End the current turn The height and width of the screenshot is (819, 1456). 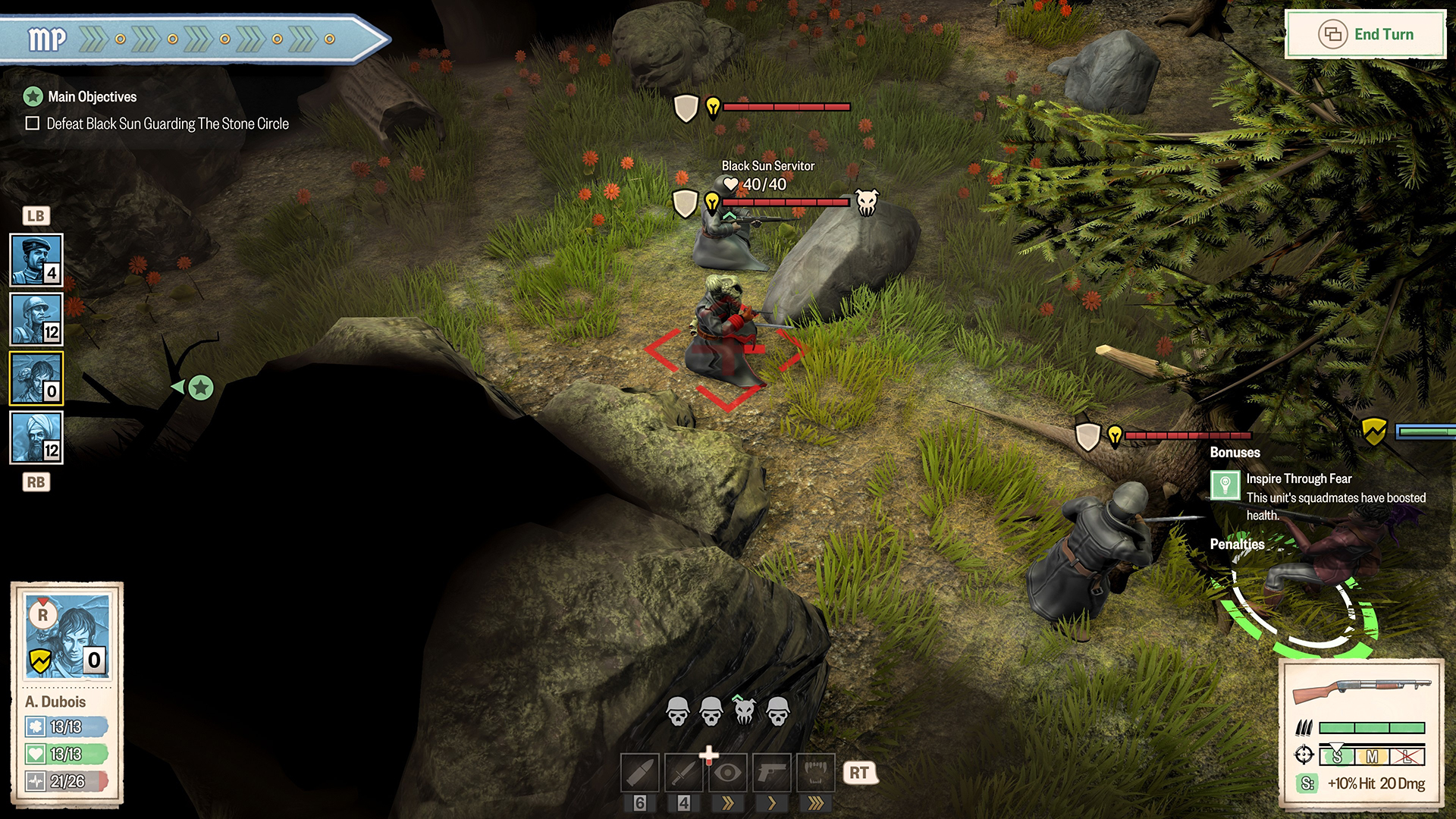pyautogui.click(x=1366, y=35)
